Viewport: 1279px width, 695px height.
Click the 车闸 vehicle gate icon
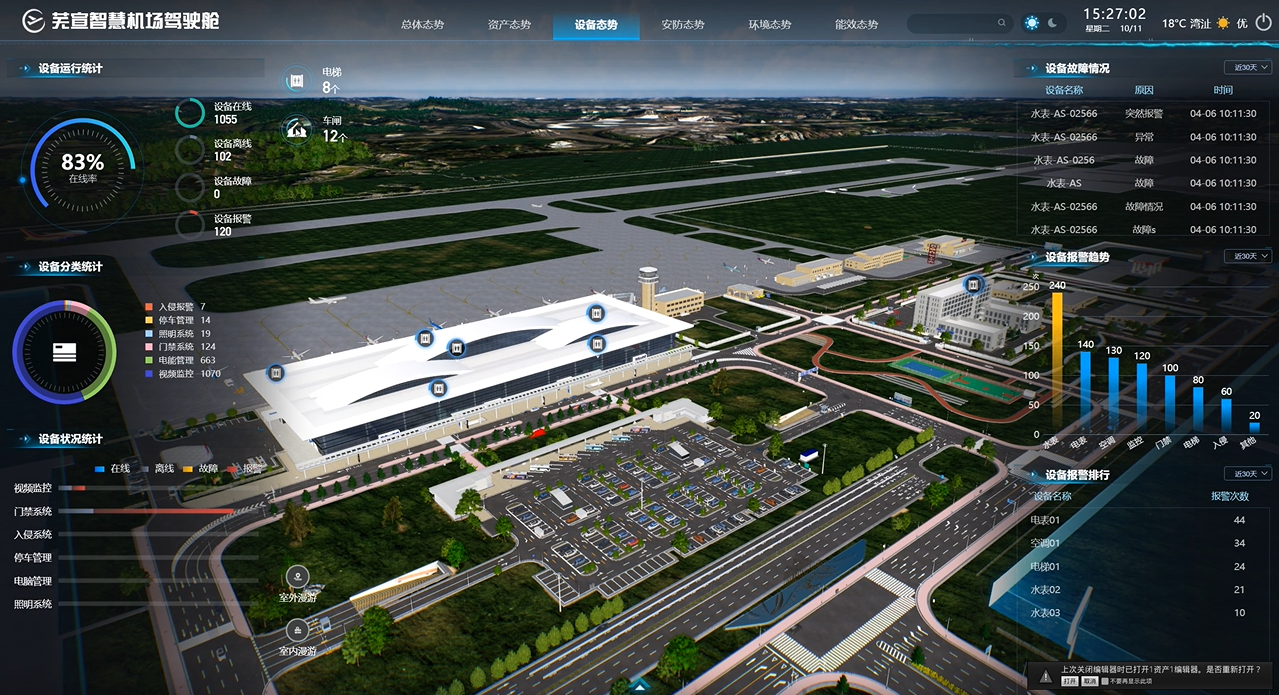[x=296, y=128]
